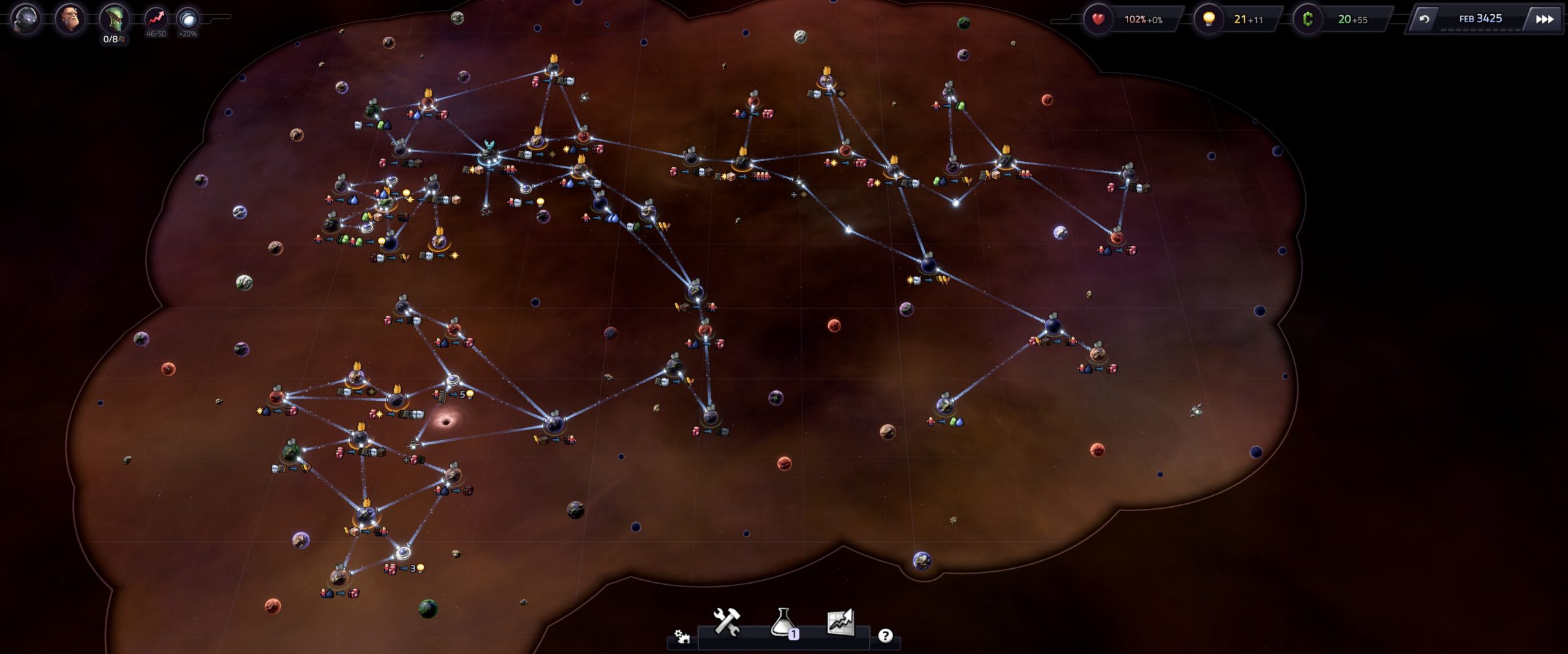Open help via the question mark
Screen dimensions: 1568x654
point(885,636)
